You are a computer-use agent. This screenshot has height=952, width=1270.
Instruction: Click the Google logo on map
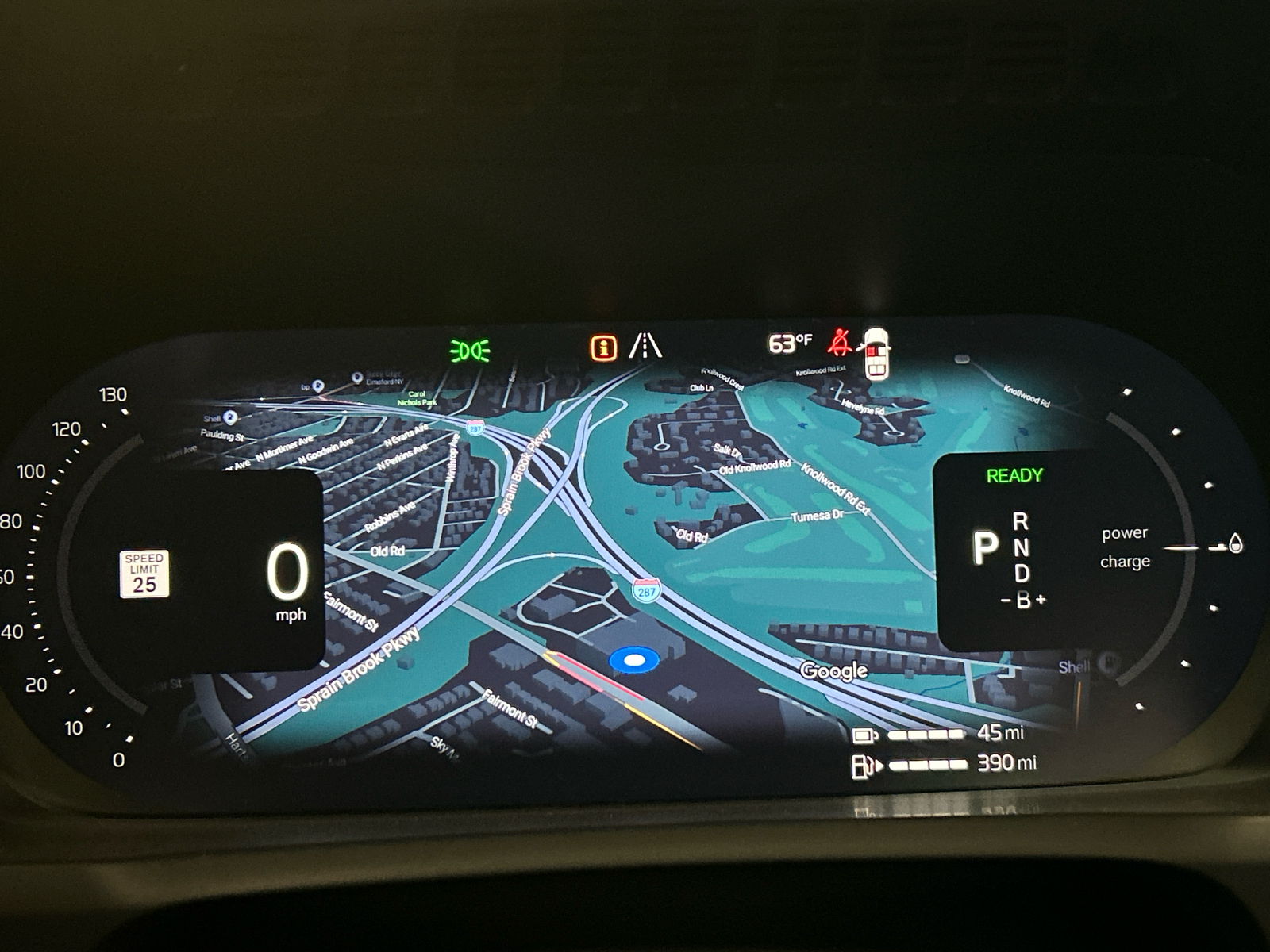click(834, 670)
